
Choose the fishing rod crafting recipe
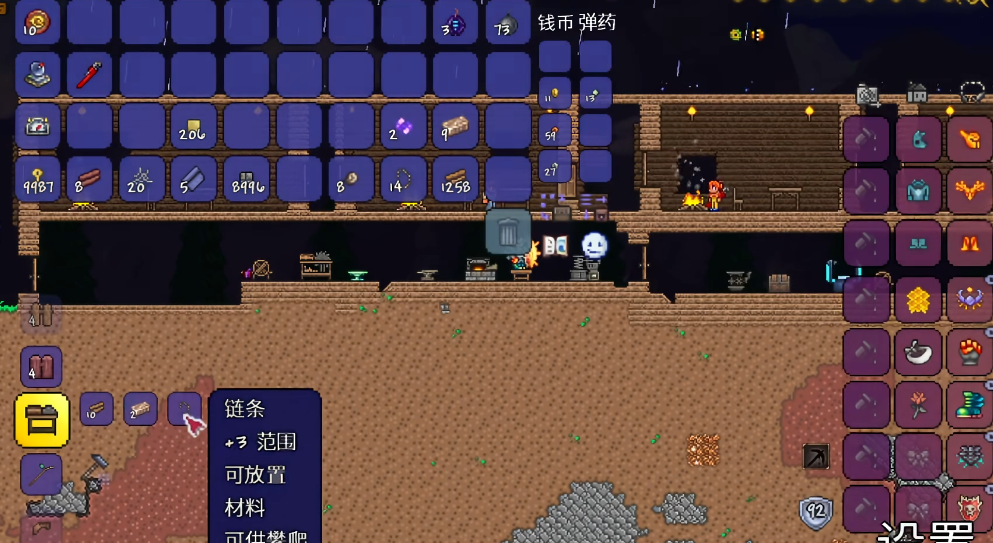pyautogui.click(x=41, y=474)
